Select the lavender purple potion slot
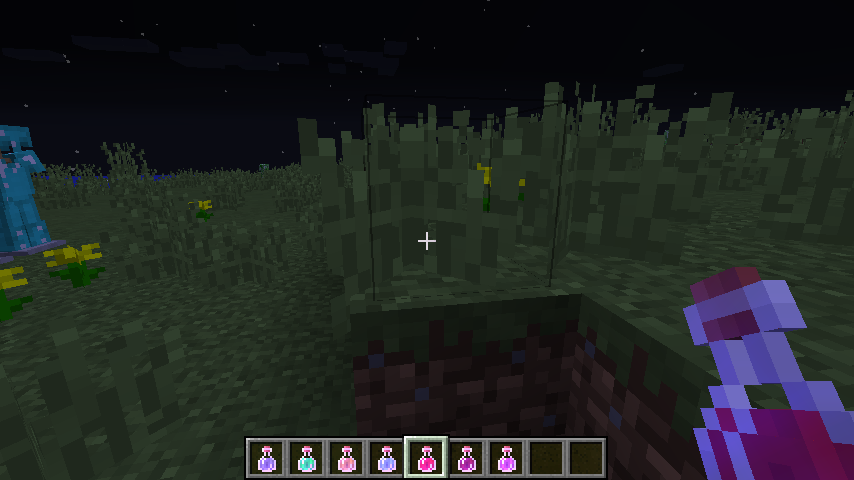Image resolution: width=854 pixels, height=480 pixels. click(x=266, y=458)
